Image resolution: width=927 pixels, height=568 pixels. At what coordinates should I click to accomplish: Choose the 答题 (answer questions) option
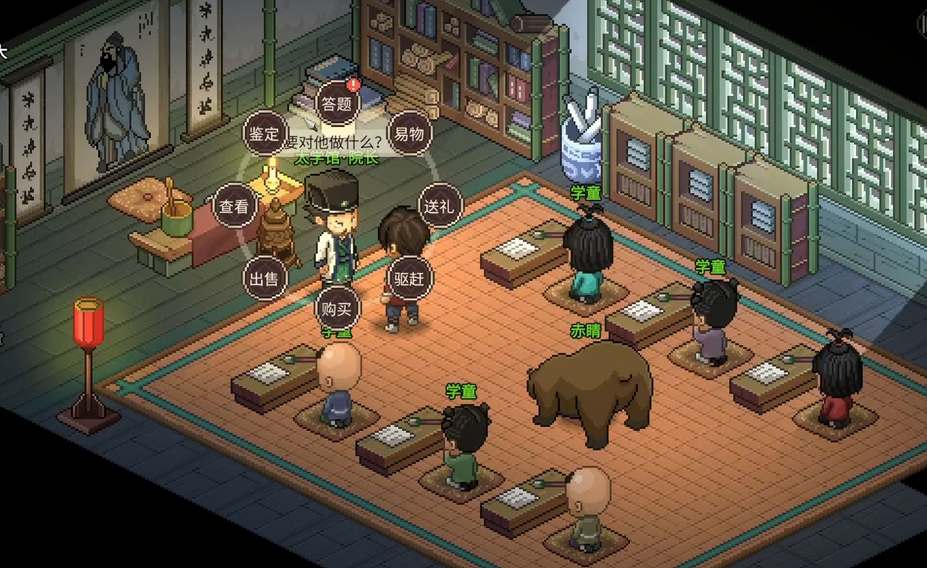click(336, 102)
